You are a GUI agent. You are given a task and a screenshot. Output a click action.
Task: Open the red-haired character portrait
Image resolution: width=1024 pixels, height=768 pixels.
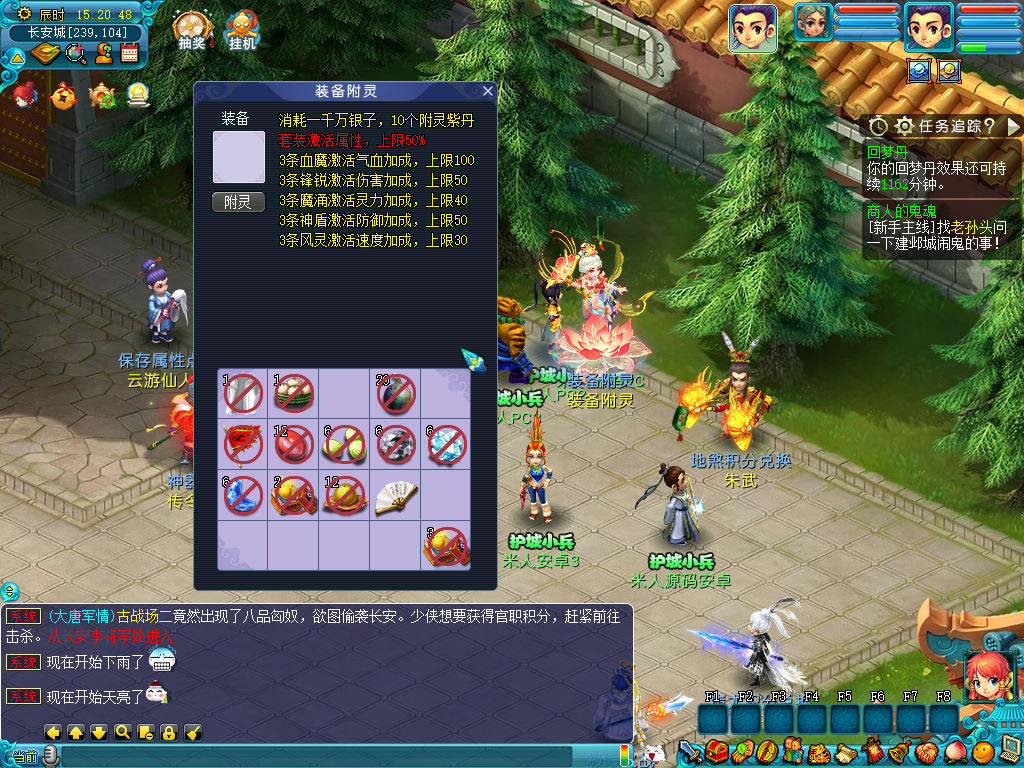pyautogui.click(x=988, y=675)
